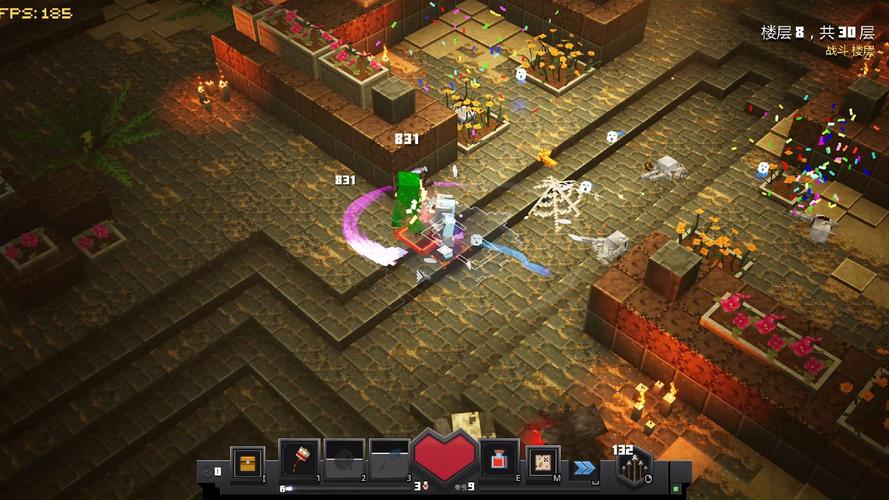889x500 pixels.
Task: Activate the blue double-arrow roll icon
Action: [x=584, y=467]
